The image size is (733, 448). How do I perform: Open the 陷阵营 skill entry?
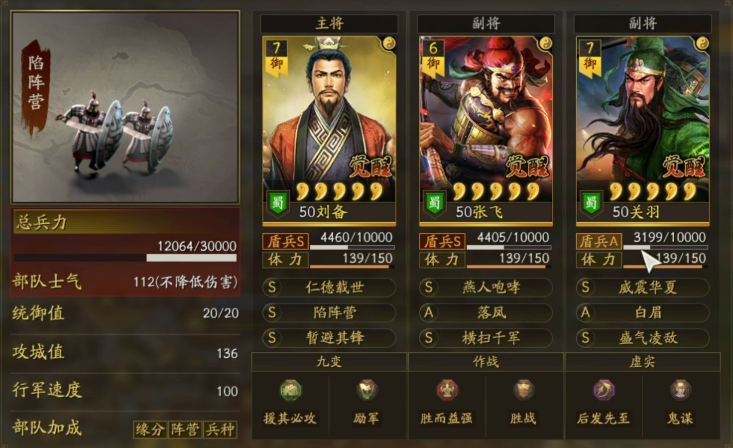(329, 312)
